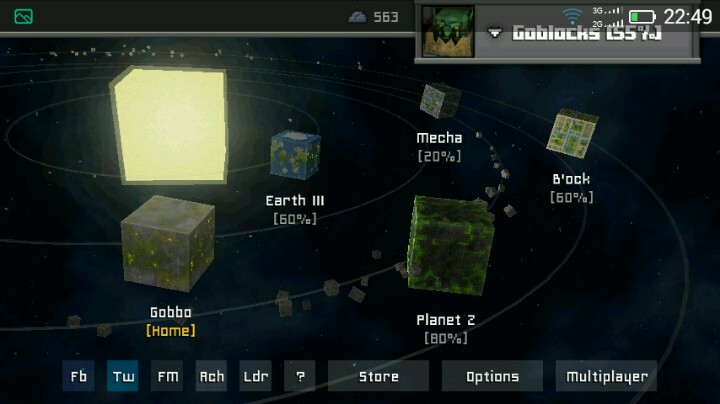Viewport: 720px width, 404px height.
Task: Open the Store
Action: click(378, 377)
